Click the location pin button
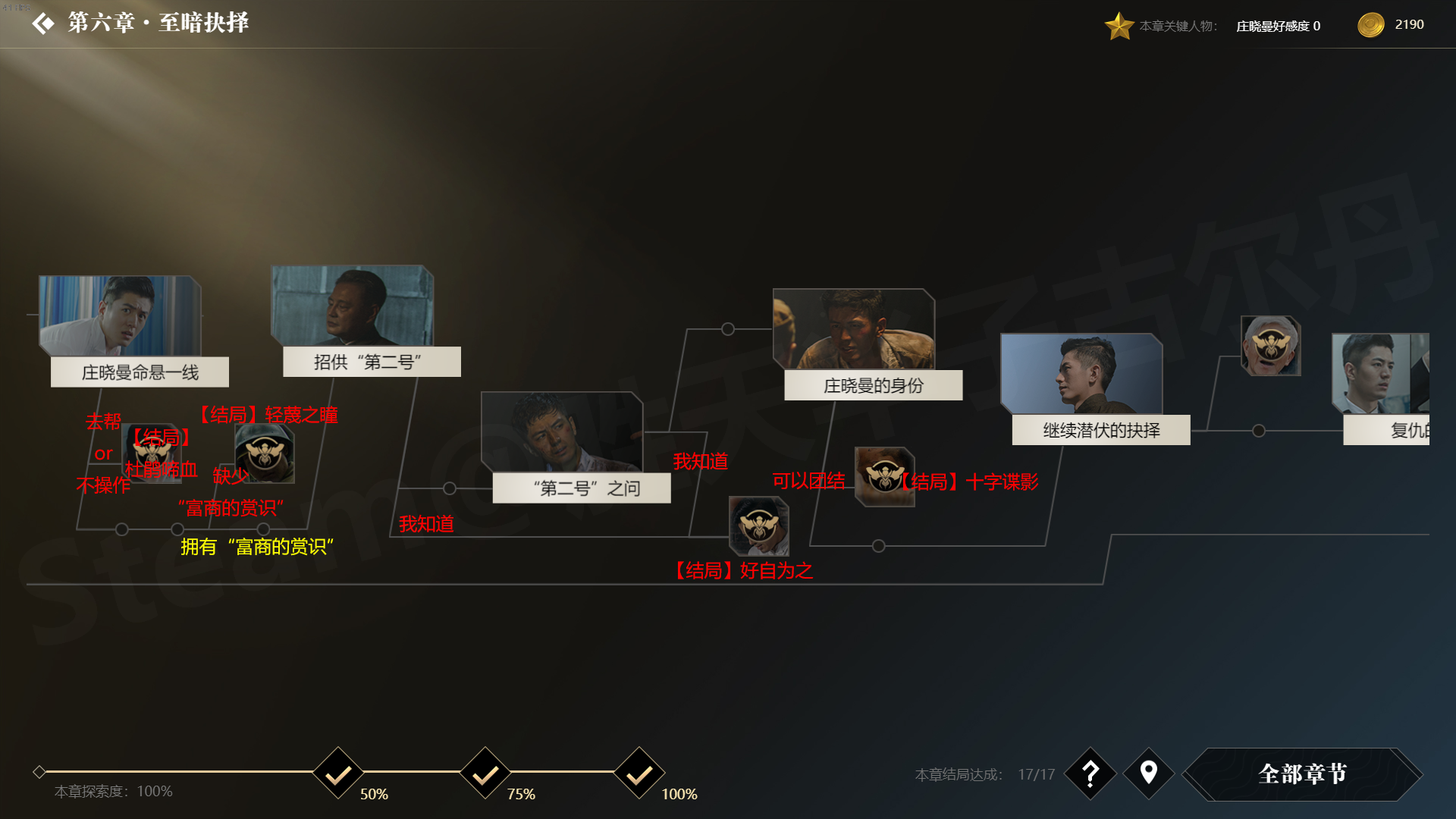Image resolution: width=1456 pixels, height=819 pixels. pyautogui.click(x=1149, y=773)
